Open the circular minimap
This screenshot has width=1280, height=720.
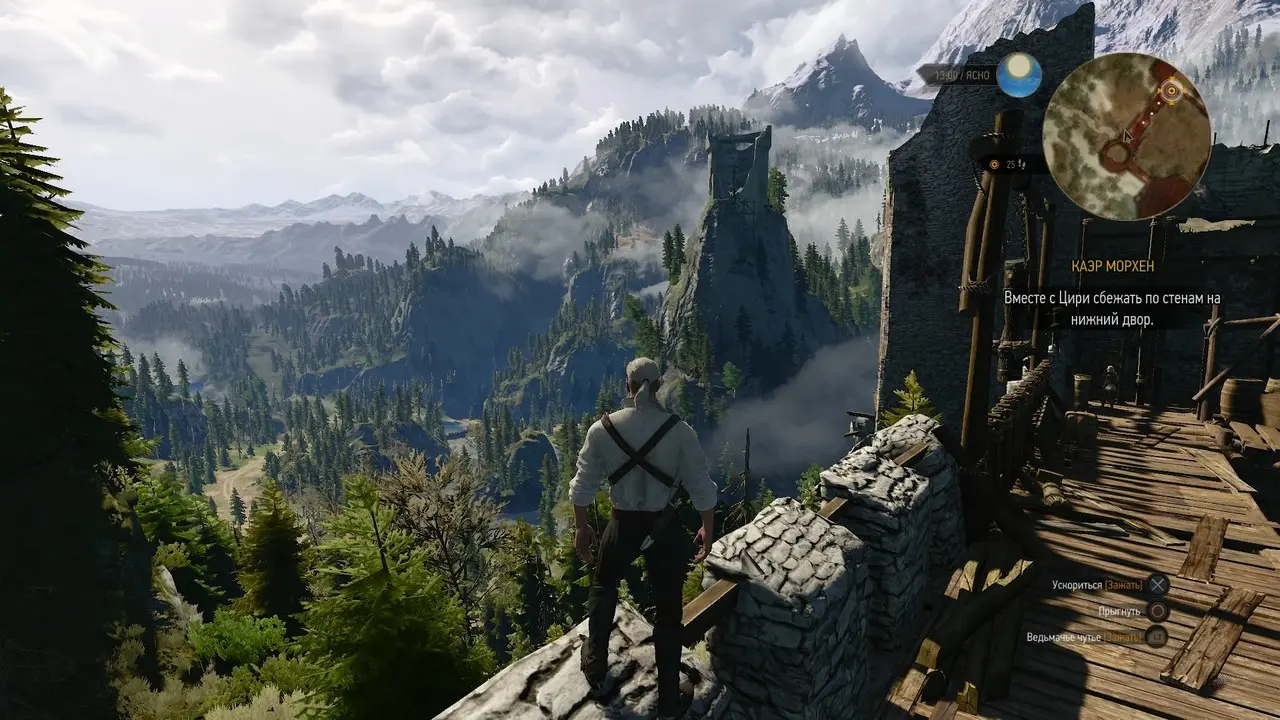[x=1126, y=136]
